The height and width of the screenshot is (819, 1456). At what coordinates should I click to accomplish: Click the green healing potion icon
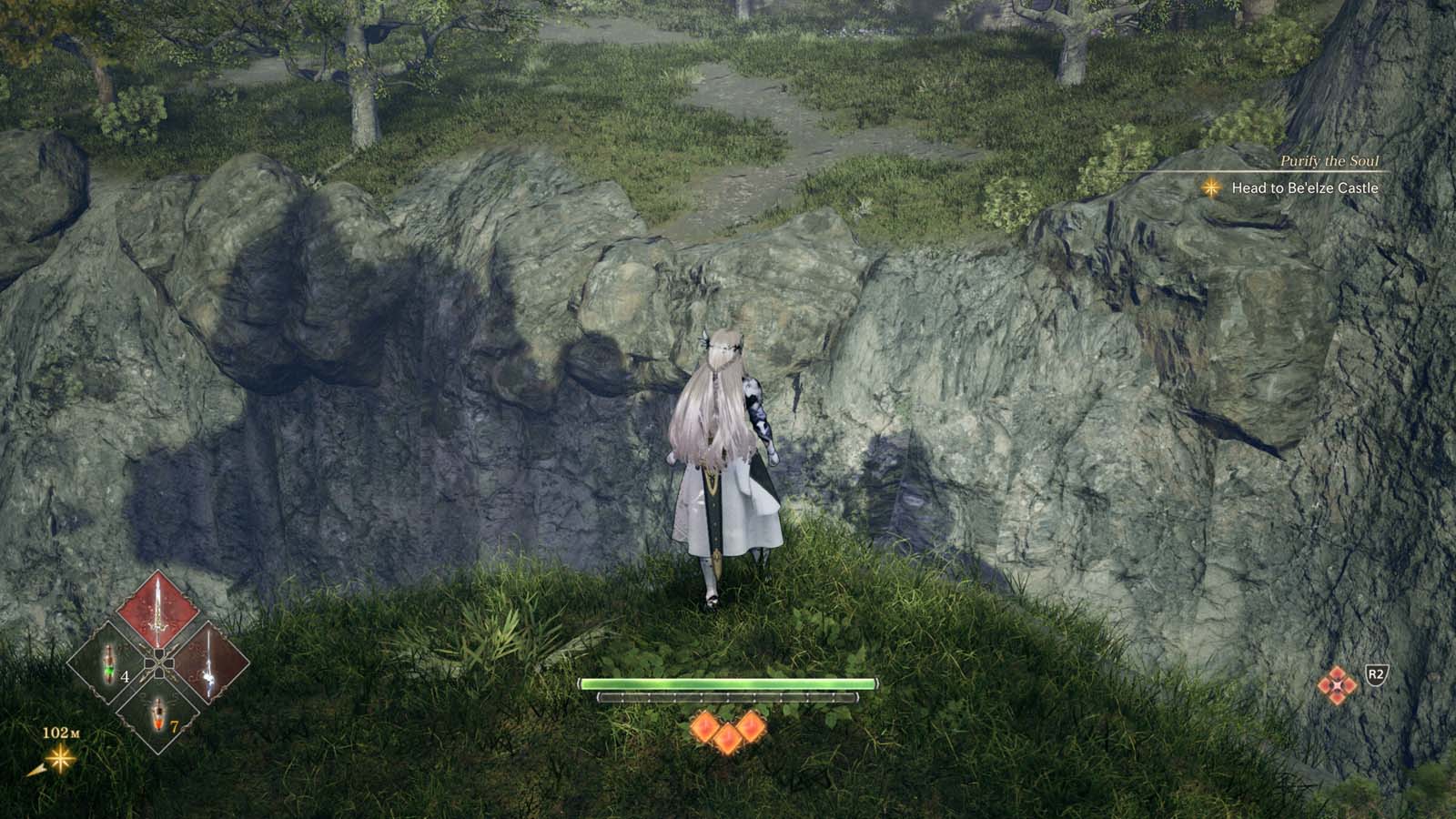point(107,662)
